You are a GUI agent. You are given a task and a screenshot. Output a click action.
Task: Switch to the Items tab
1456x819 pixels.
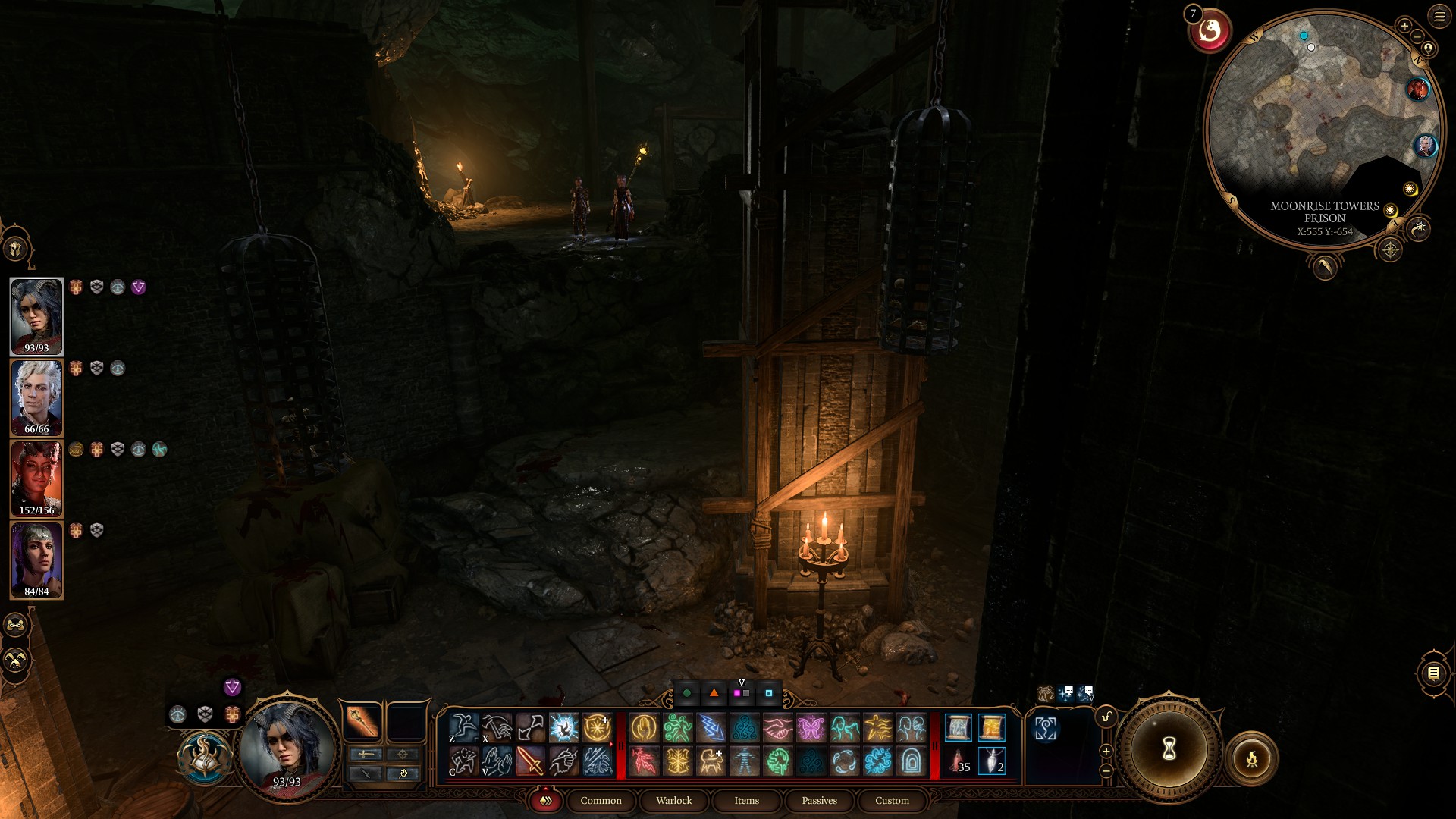coord(747,801)
